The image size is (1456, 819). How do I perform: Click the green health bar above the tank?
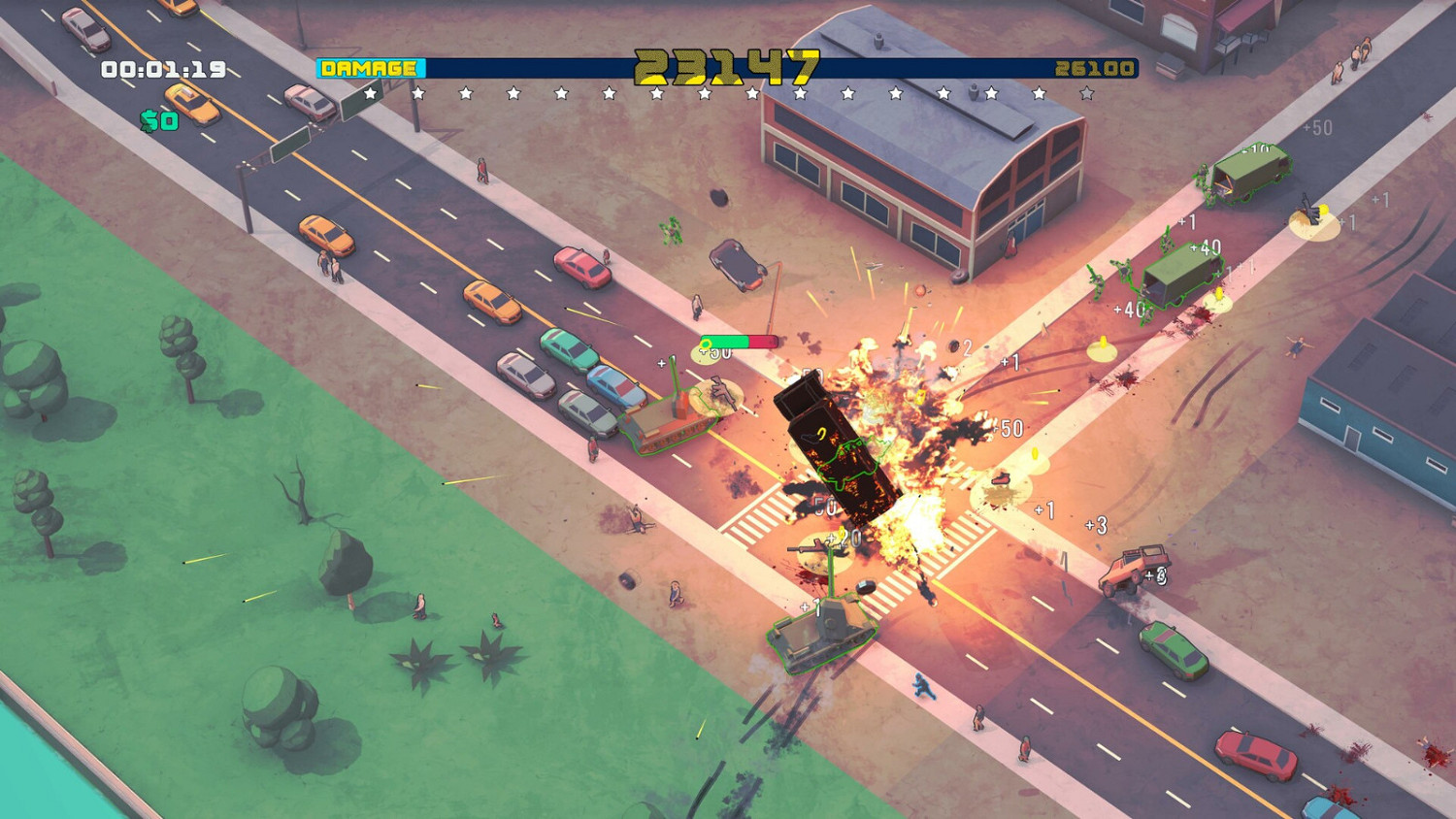click(x=733, y=341)
